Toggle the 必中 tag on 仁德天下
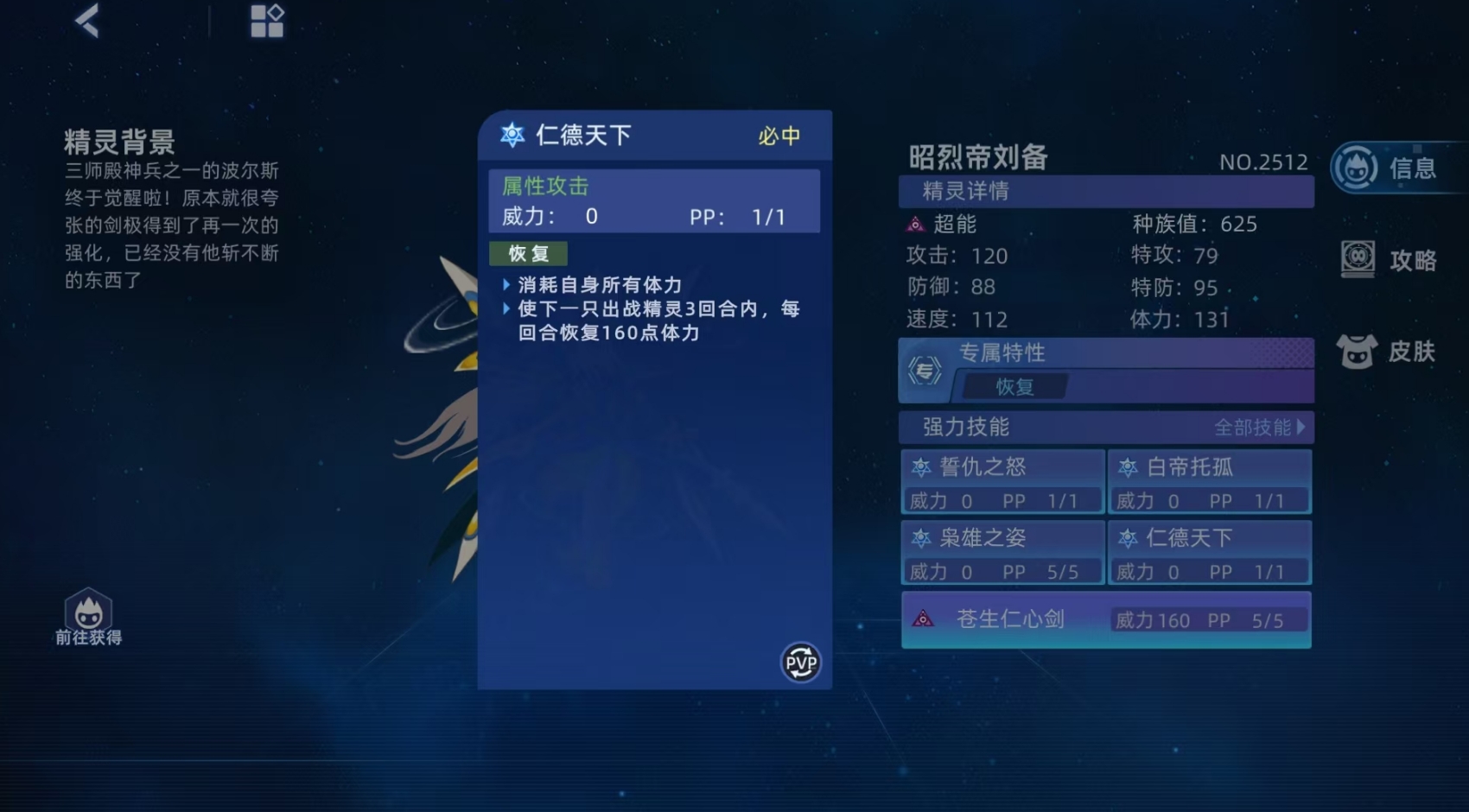 (779, 136)
